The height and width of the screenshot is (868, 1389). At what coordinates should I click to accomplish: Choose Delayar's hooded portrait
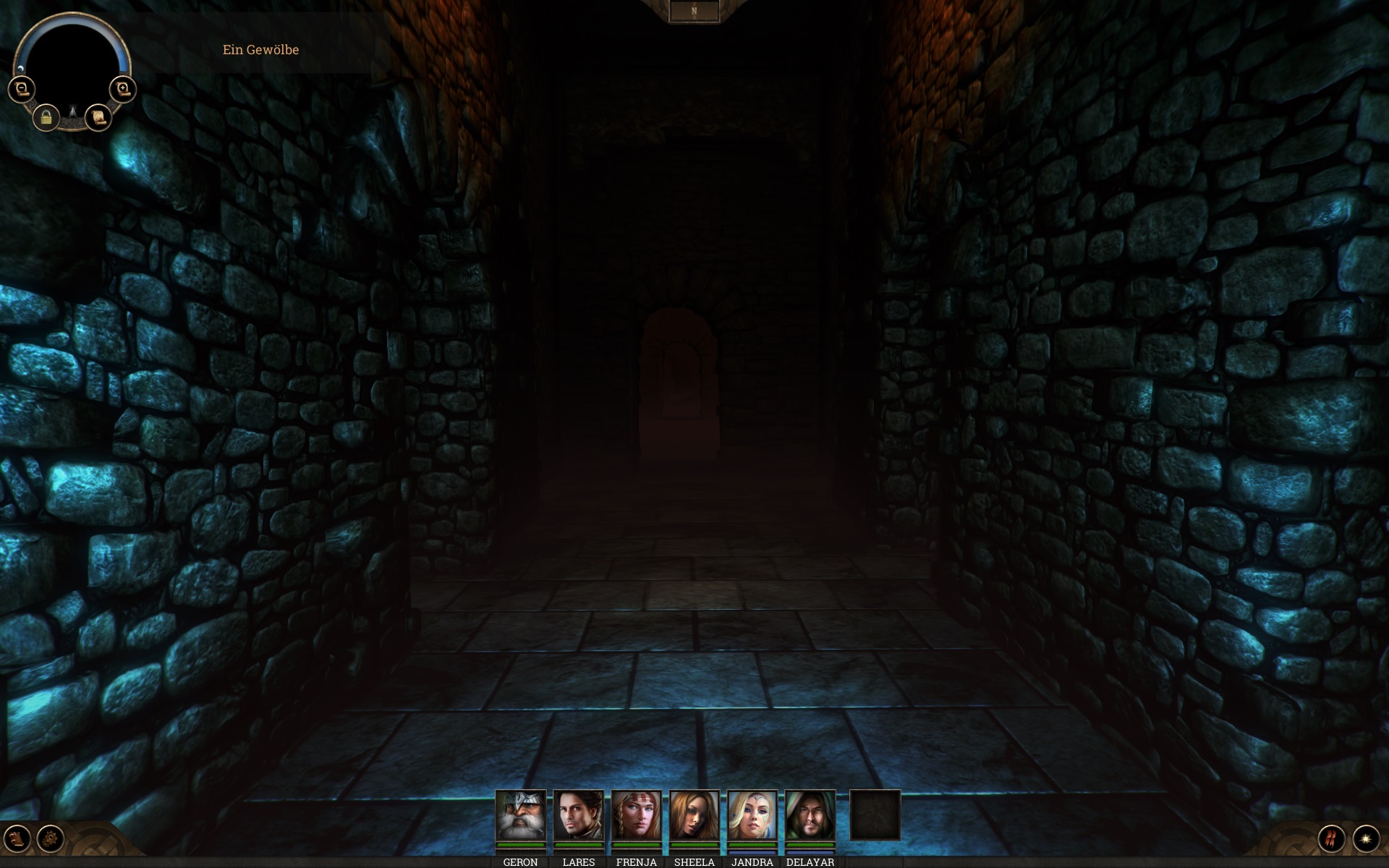tap(810, 815)
